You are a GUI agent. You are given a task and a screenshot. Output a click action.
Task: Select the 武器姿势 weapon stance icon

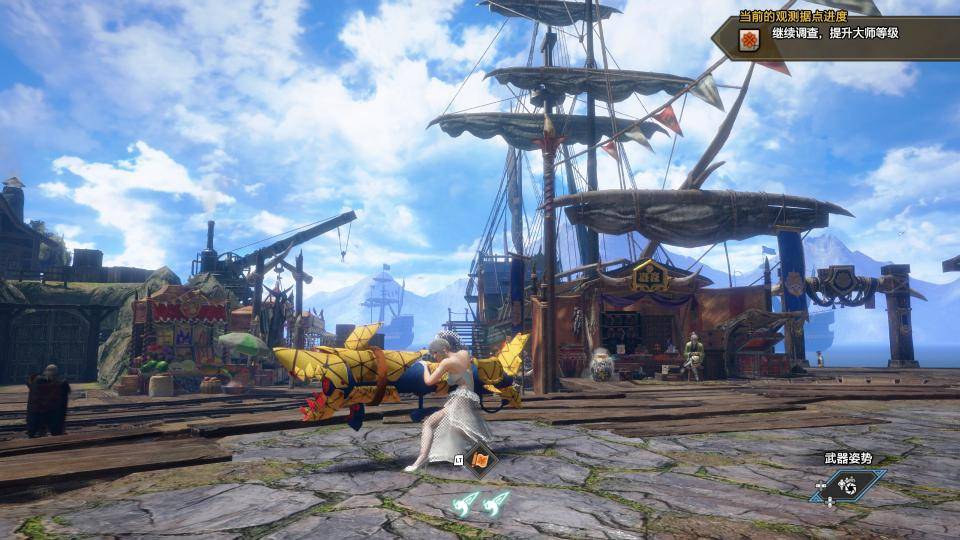848,485
